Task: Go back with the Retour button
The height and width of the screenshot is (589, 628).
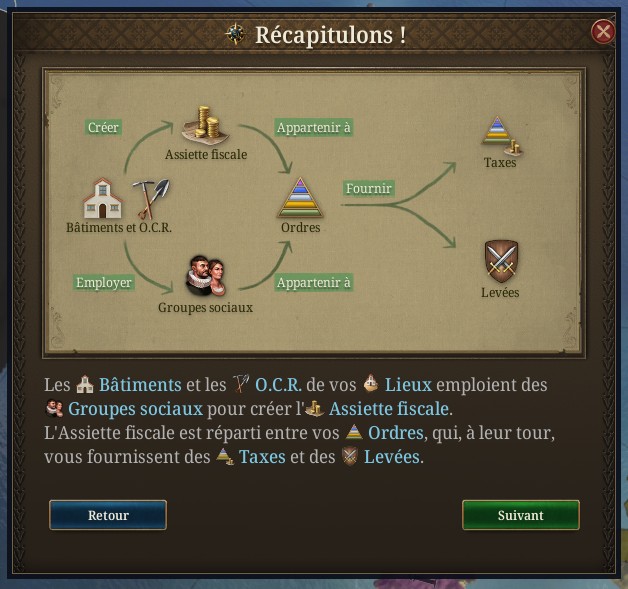Action: (108, 515)
